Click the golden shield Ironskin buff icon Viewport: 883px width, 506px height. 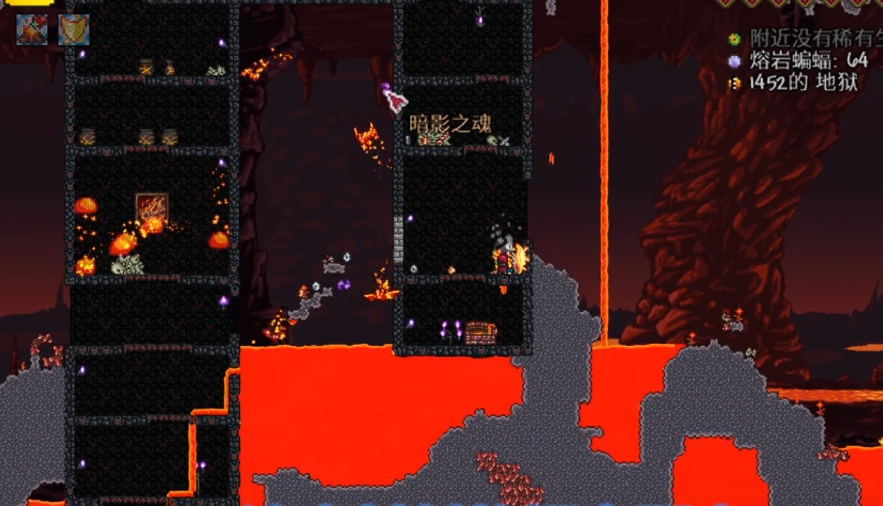tap(73, 29)
